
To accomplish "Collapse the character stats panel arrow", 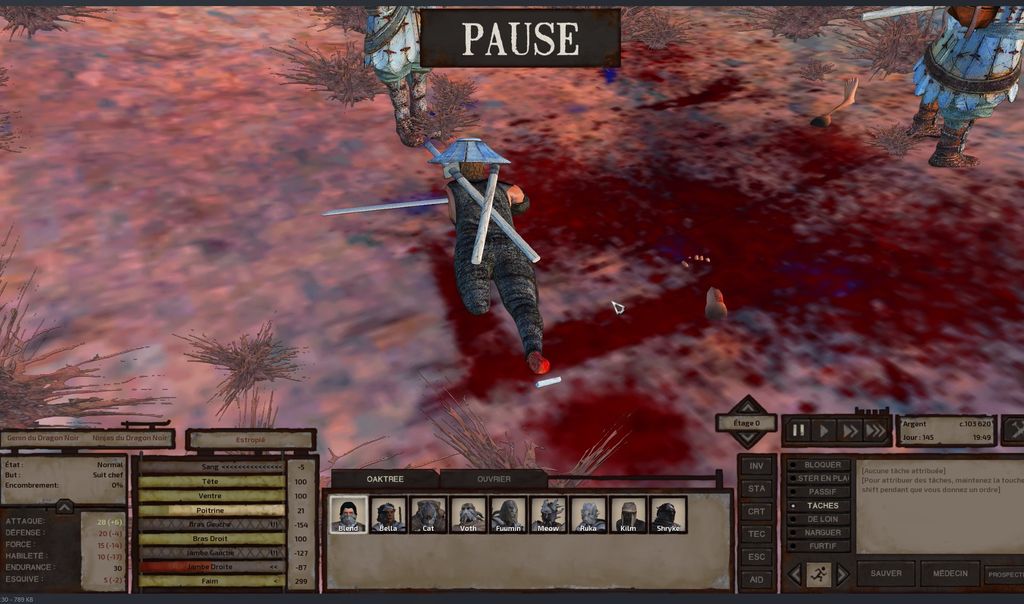I will [x=64, y=507].
